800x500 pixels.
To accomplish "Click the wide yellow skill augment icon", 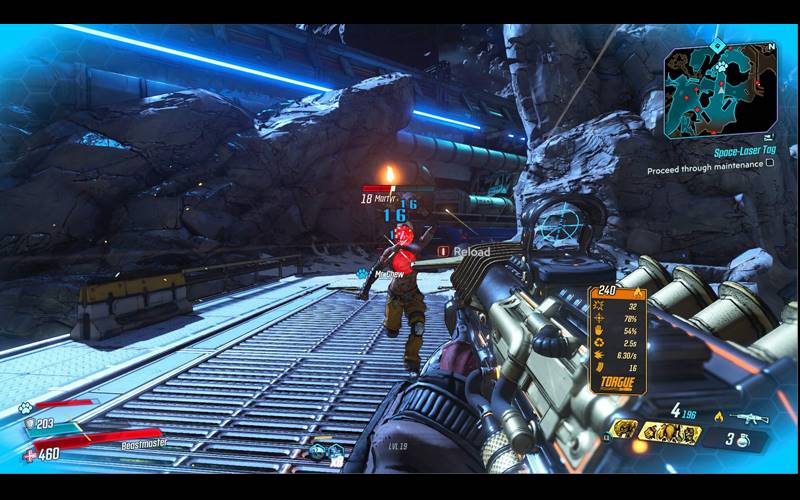I will (670, 432).
